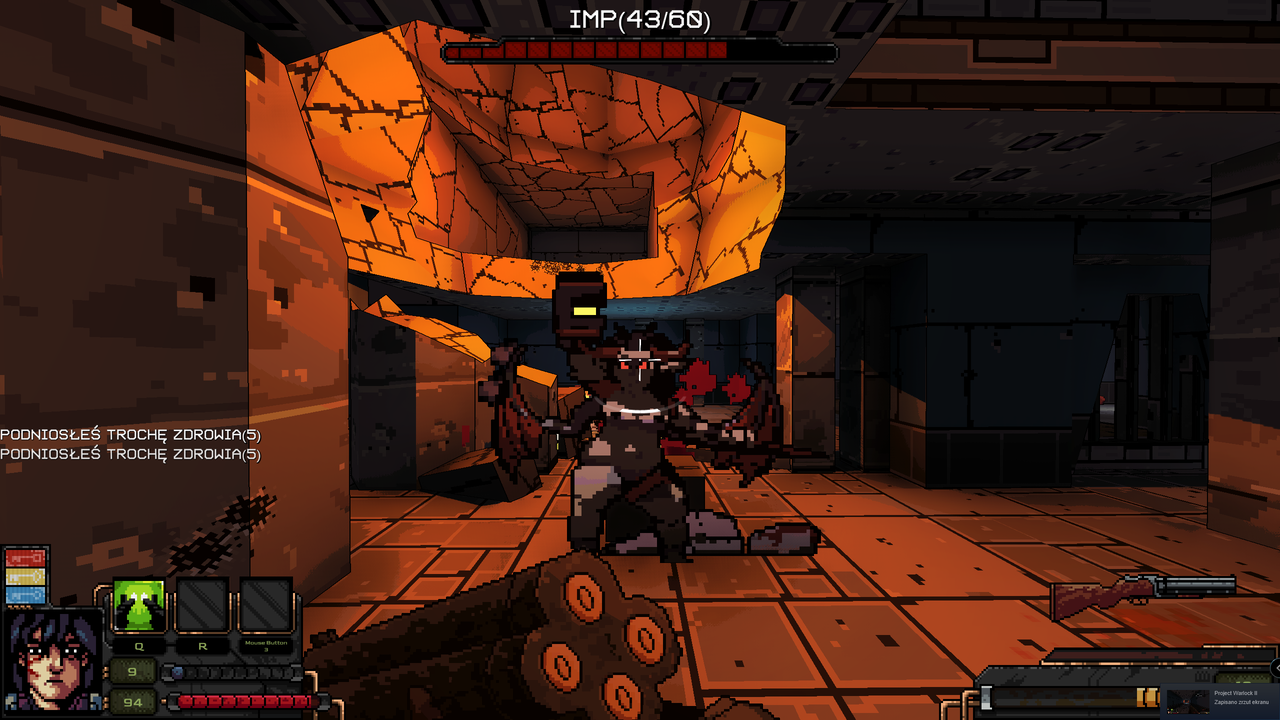Click the blue key indicator

[x=24, y=595]
